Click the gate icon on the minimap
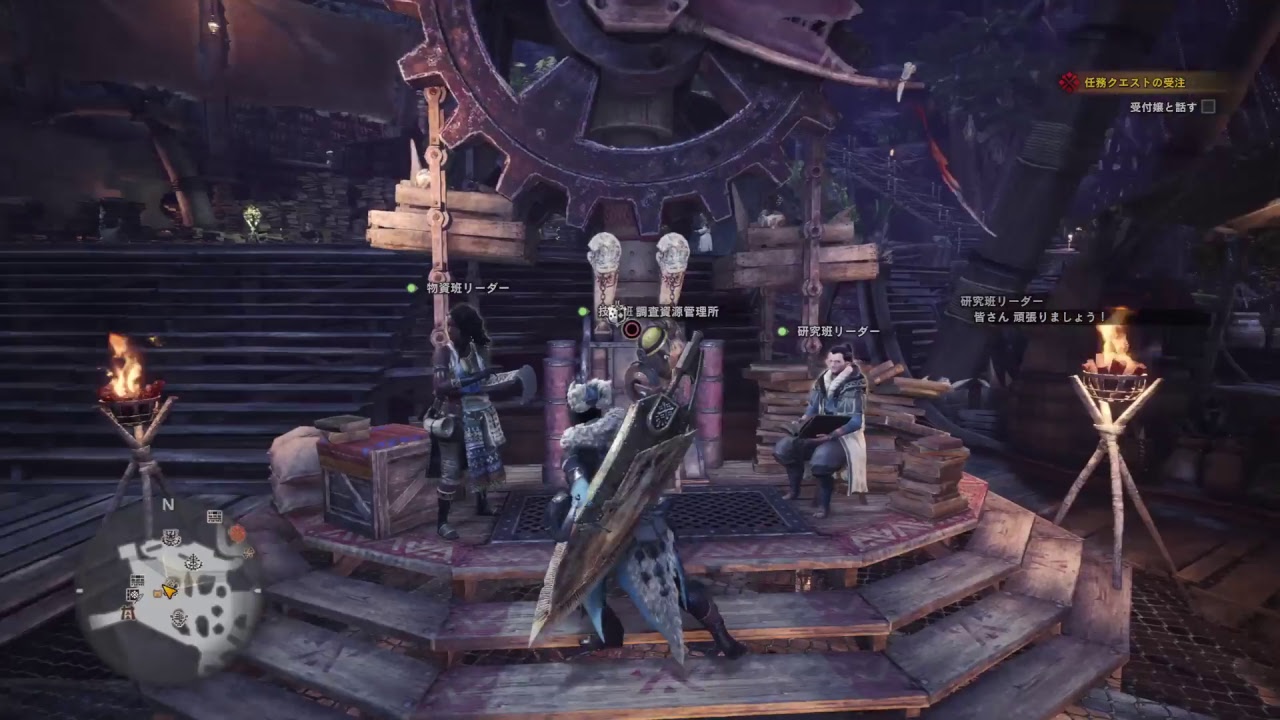1280x720 pixels. coord(128,613)
